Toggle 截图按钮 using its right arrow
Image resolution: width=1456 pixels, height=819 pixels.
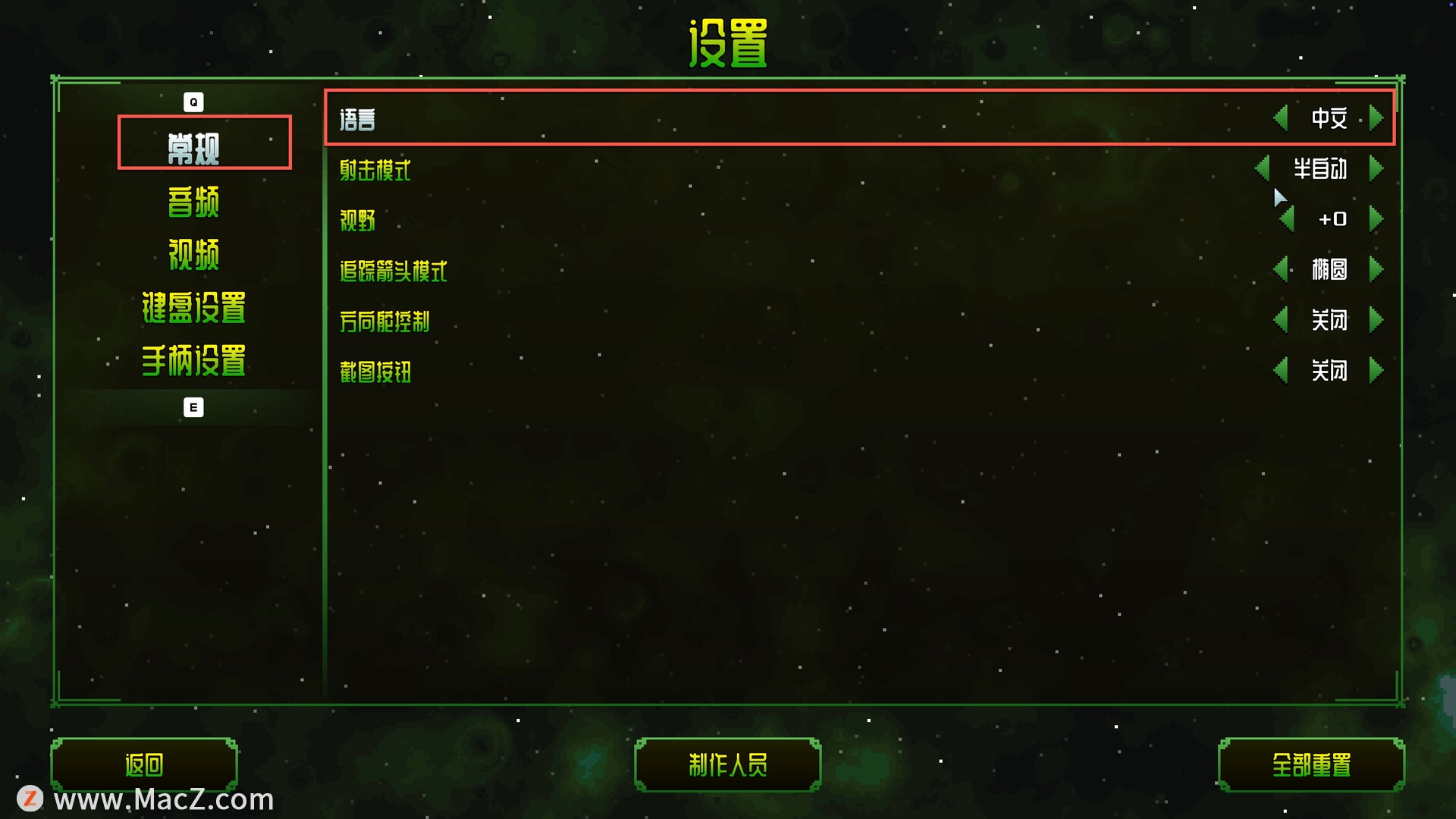[1376, 371]
